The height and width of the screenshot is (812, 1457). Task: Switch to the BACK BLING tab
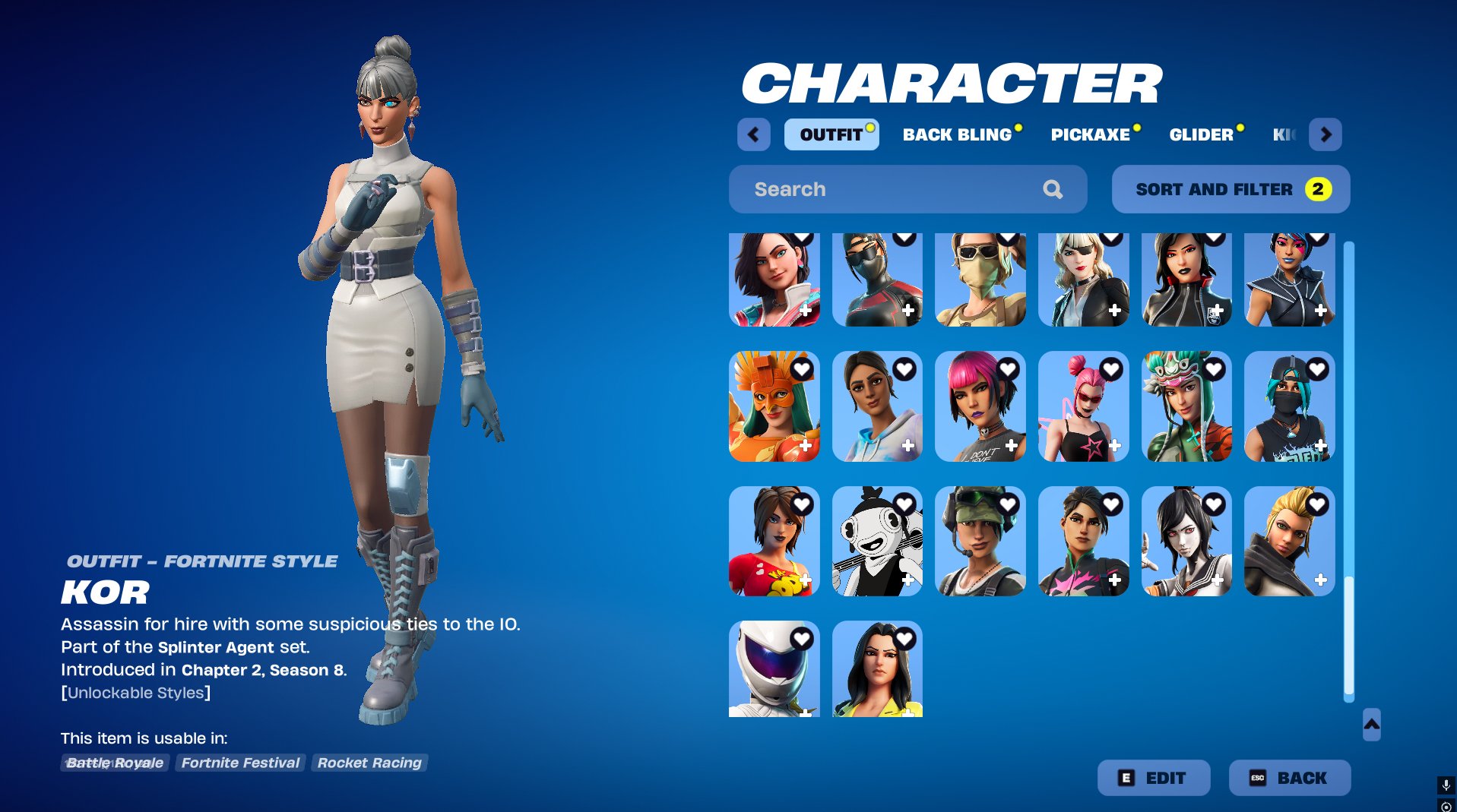956,134
